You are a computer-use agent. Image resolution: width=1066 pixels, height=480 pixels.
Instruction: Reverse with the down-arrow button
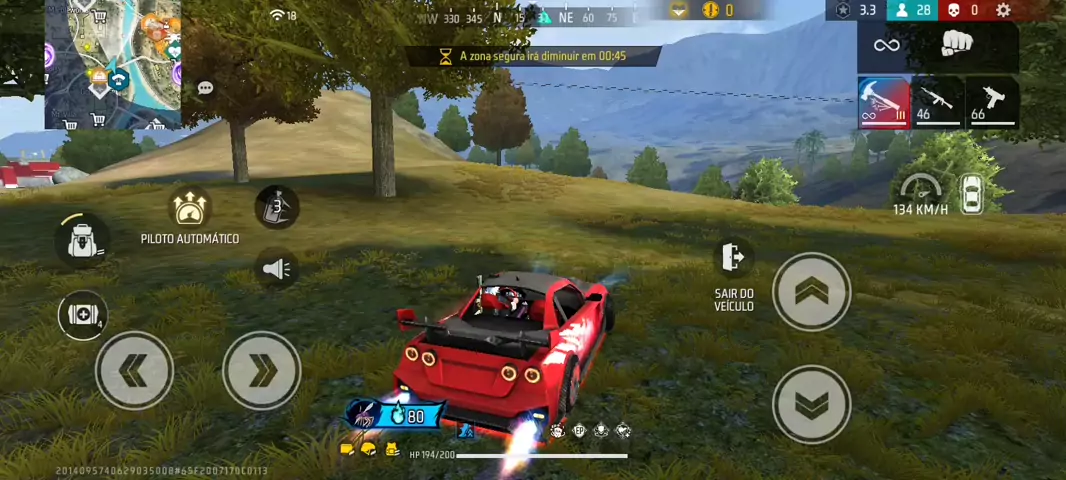[811, 404]
